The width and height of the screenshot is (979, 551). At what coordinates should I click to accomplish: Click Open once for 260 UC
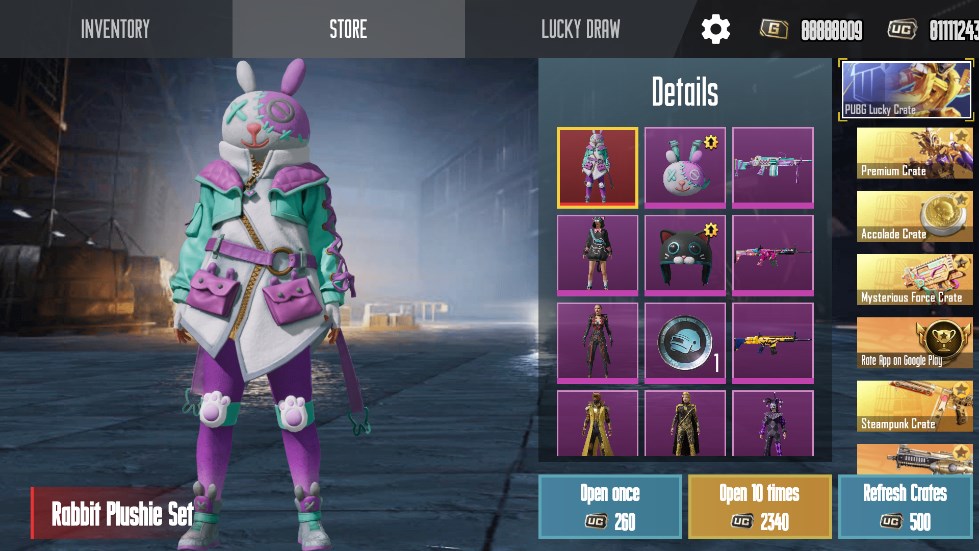tap(609, 506)
